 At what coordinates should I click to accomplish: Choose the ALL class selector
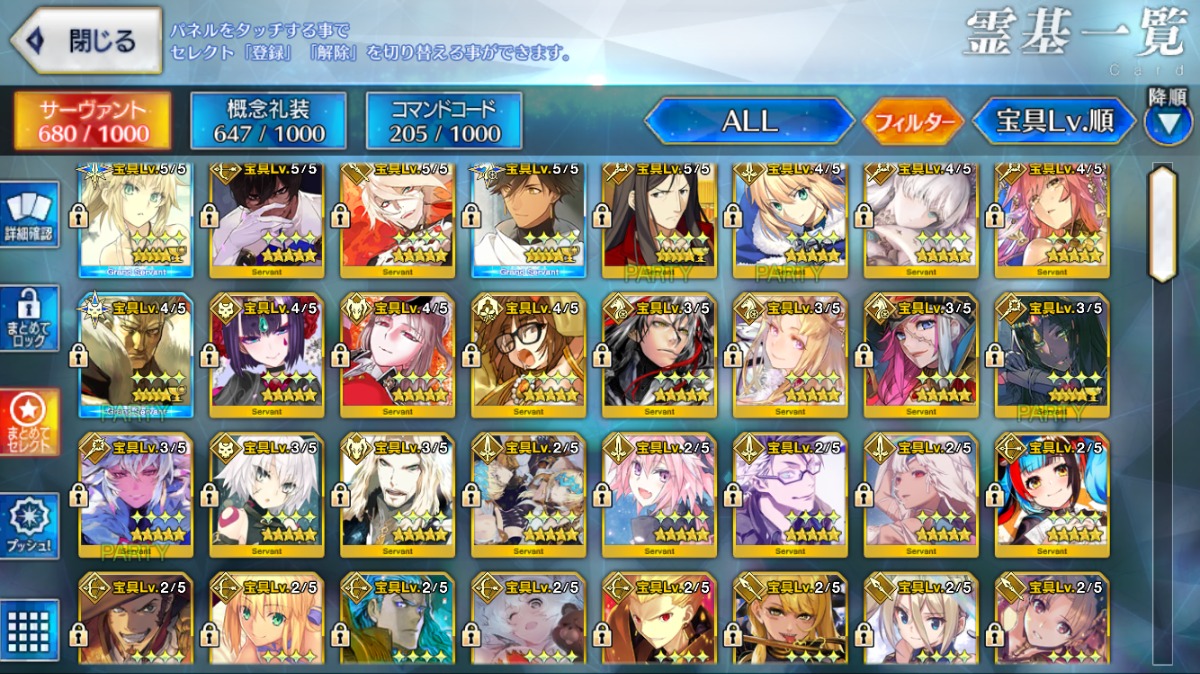[749, 122]
